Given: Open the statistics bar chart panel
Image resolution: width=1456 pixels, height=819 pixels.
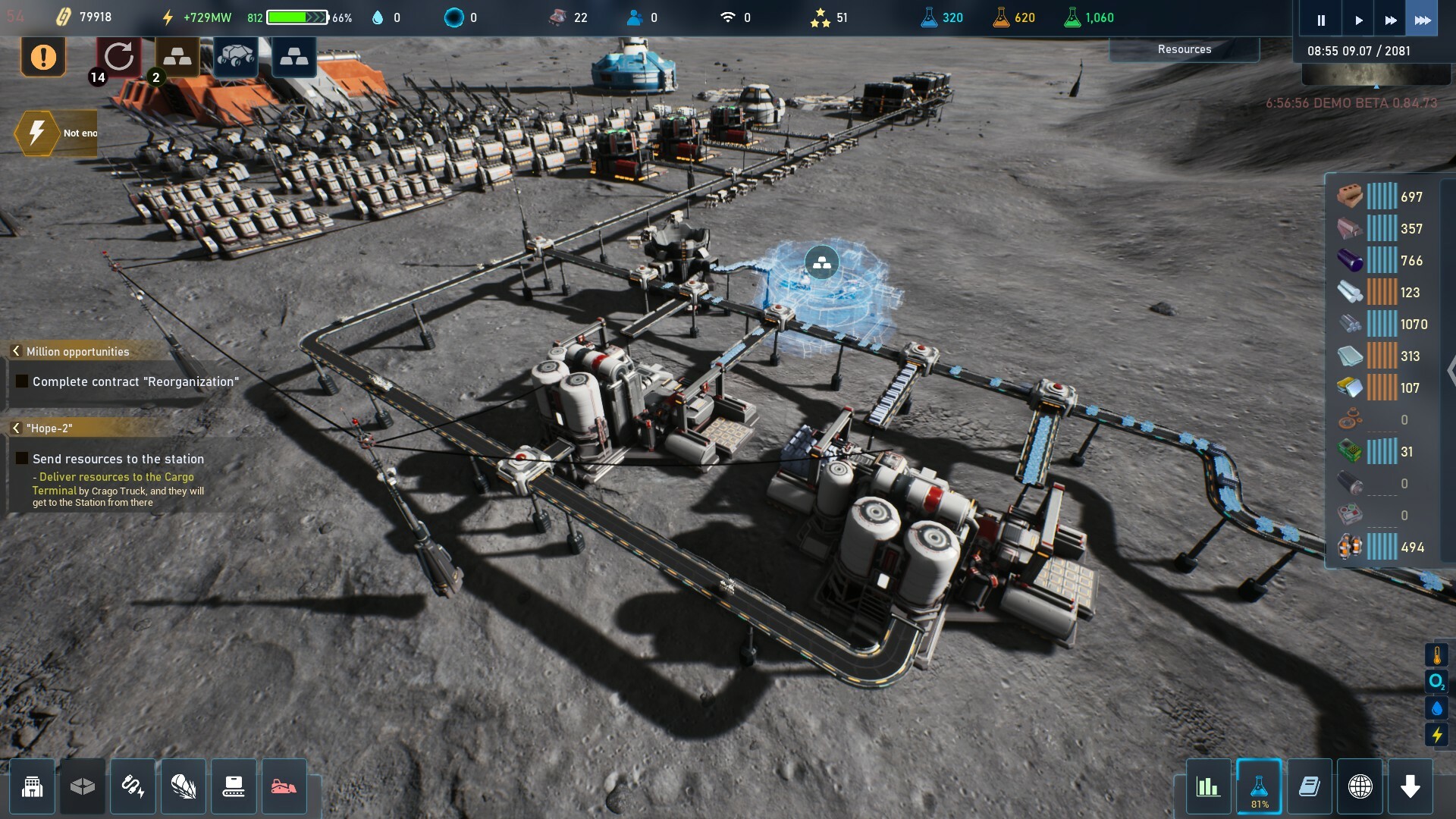Looking at the screenshot, I should click(1208, 787).
